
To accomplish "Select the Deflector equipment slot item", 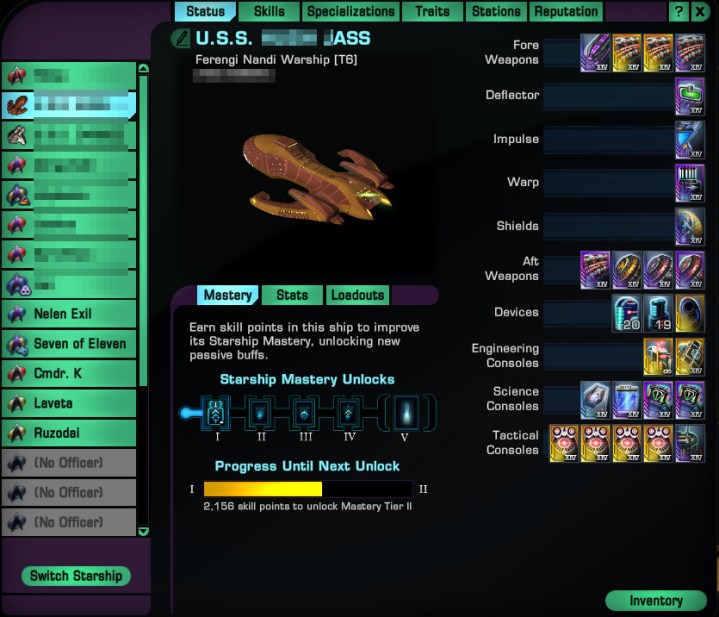I will [690, 96].
